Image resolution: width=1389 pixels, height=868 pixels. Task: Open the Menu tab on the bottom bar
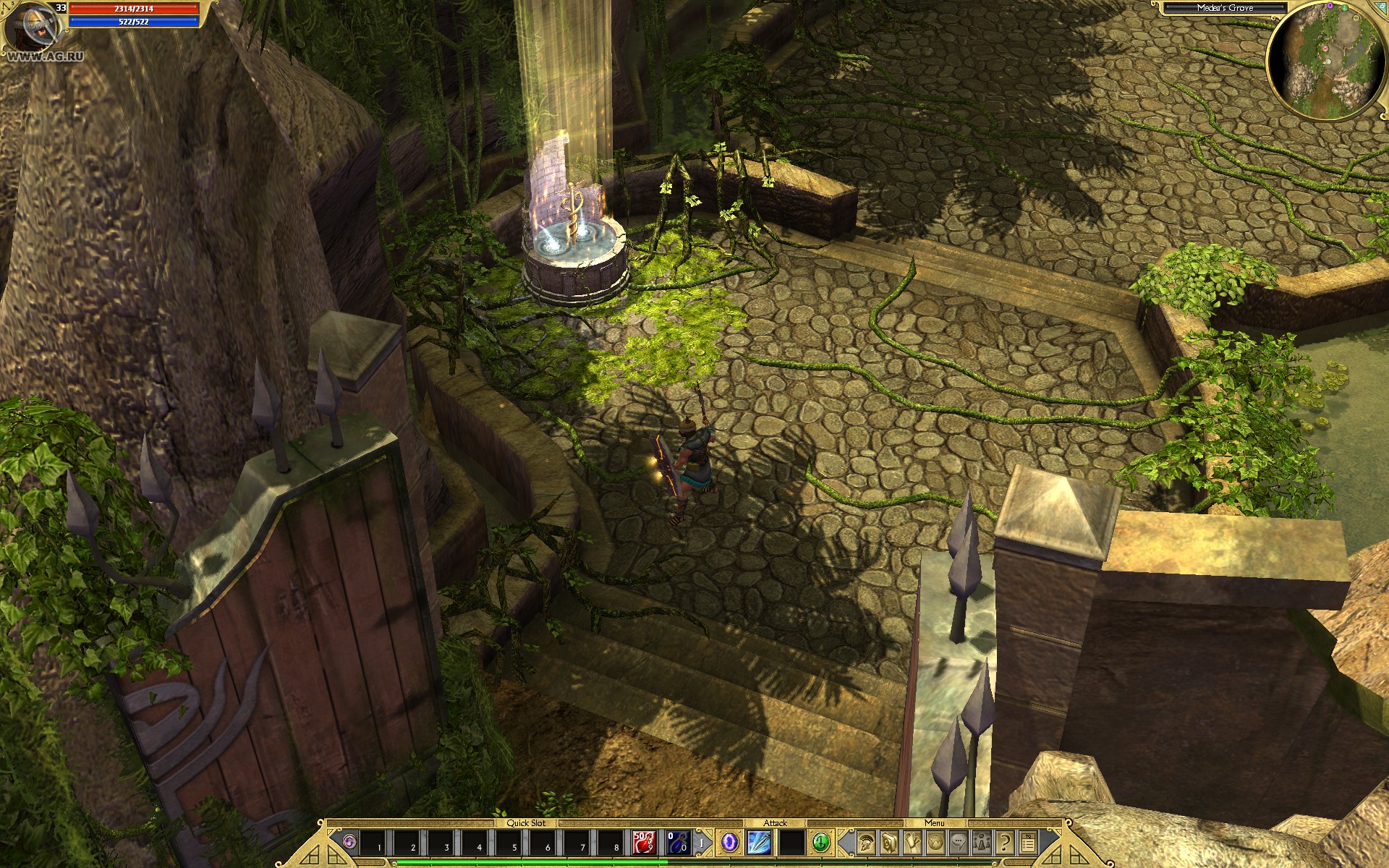pyautogui.click(x=935, y=822)
